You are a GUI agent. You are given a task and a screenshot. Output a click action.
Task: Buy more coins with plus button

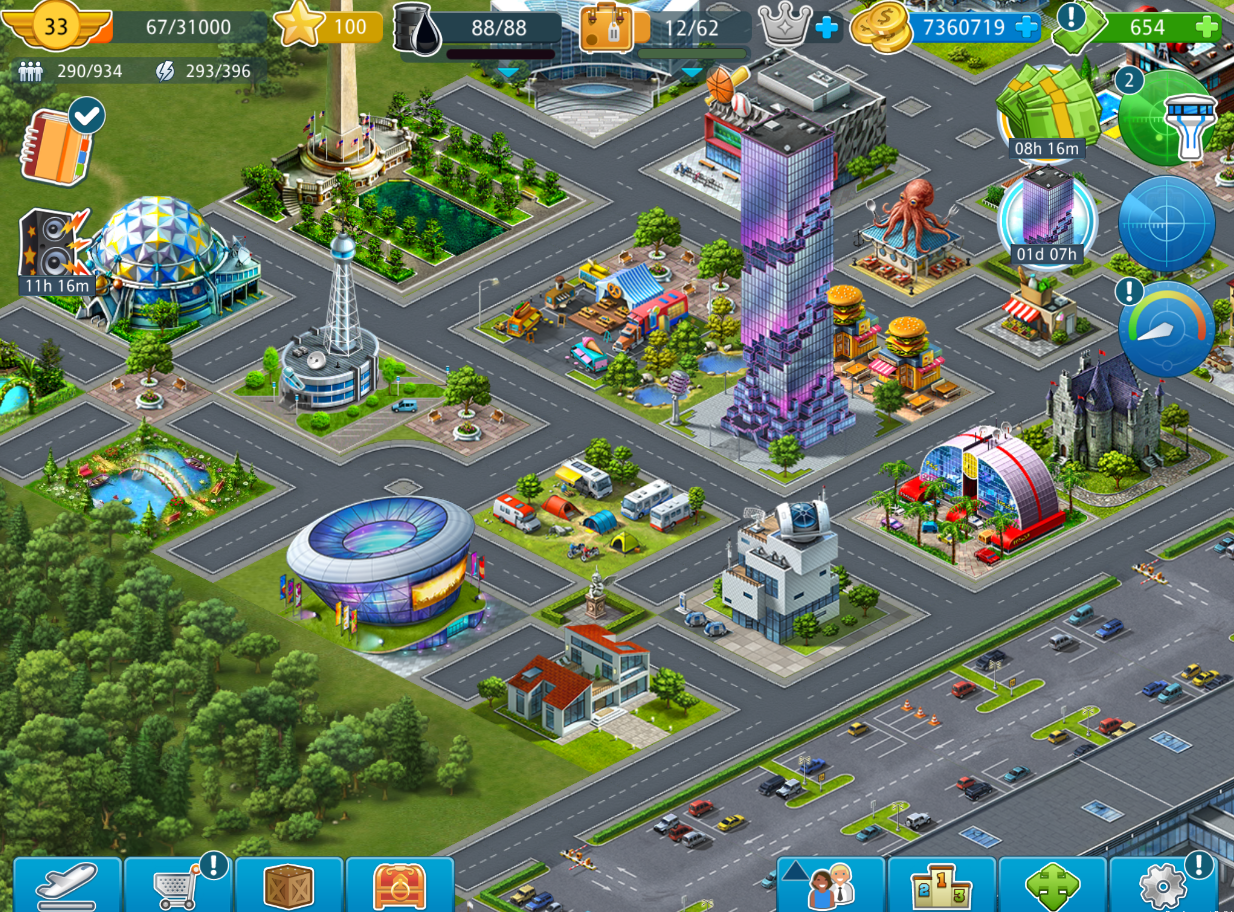[x=1026, y=27]
